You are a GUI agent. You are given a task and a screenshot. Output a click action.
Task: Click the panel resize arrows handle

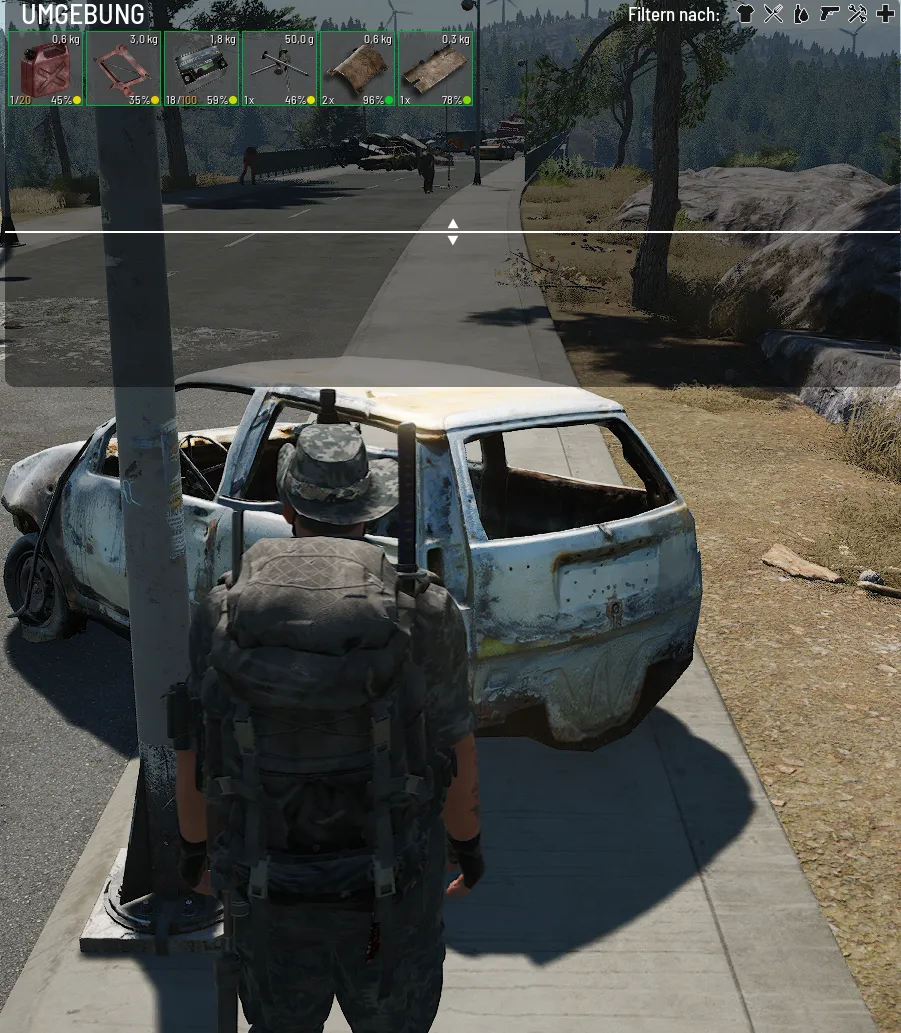tap(452, 232)
